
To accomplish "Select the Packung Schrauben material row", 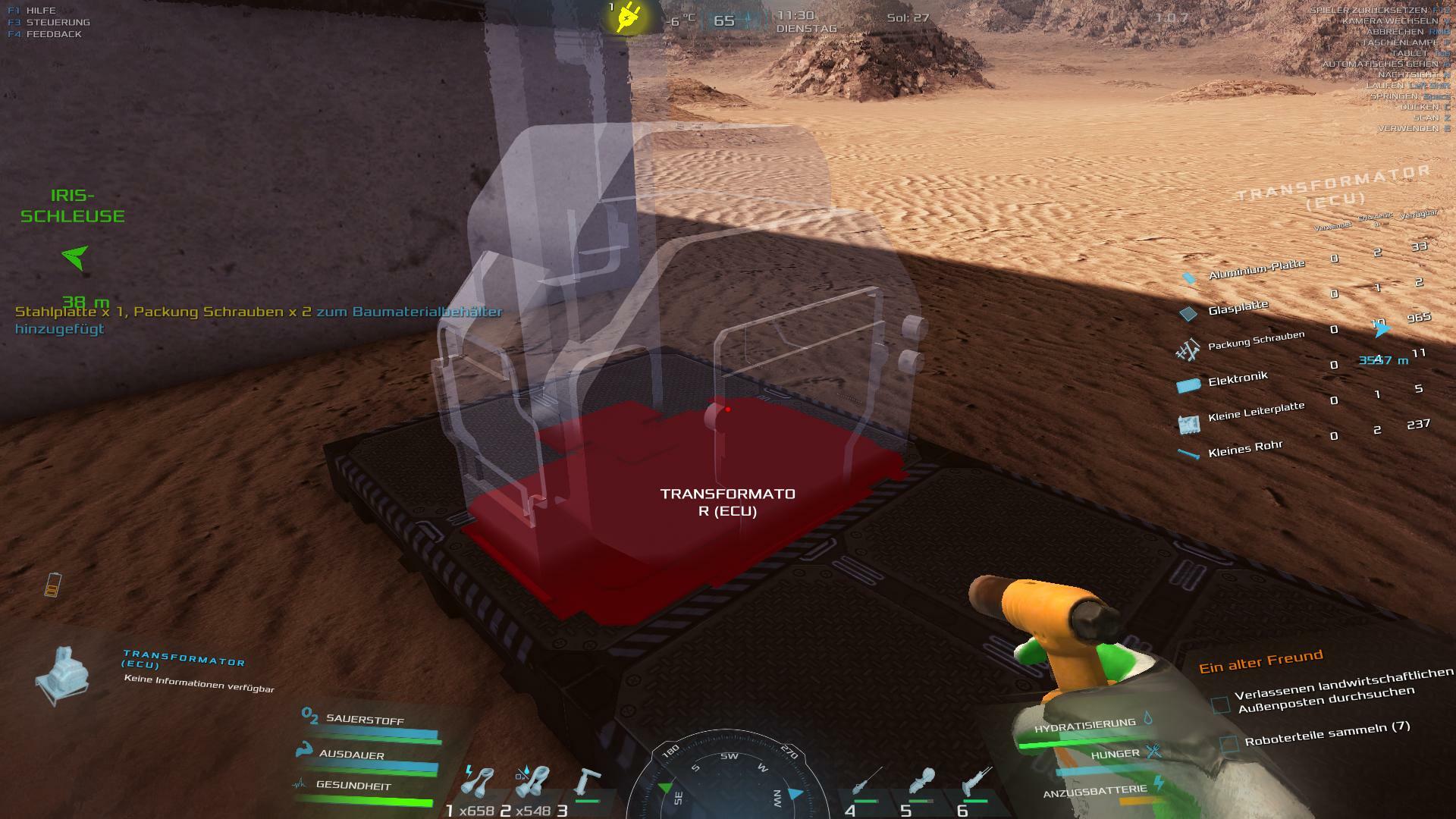I will [x=1255, y=341].
